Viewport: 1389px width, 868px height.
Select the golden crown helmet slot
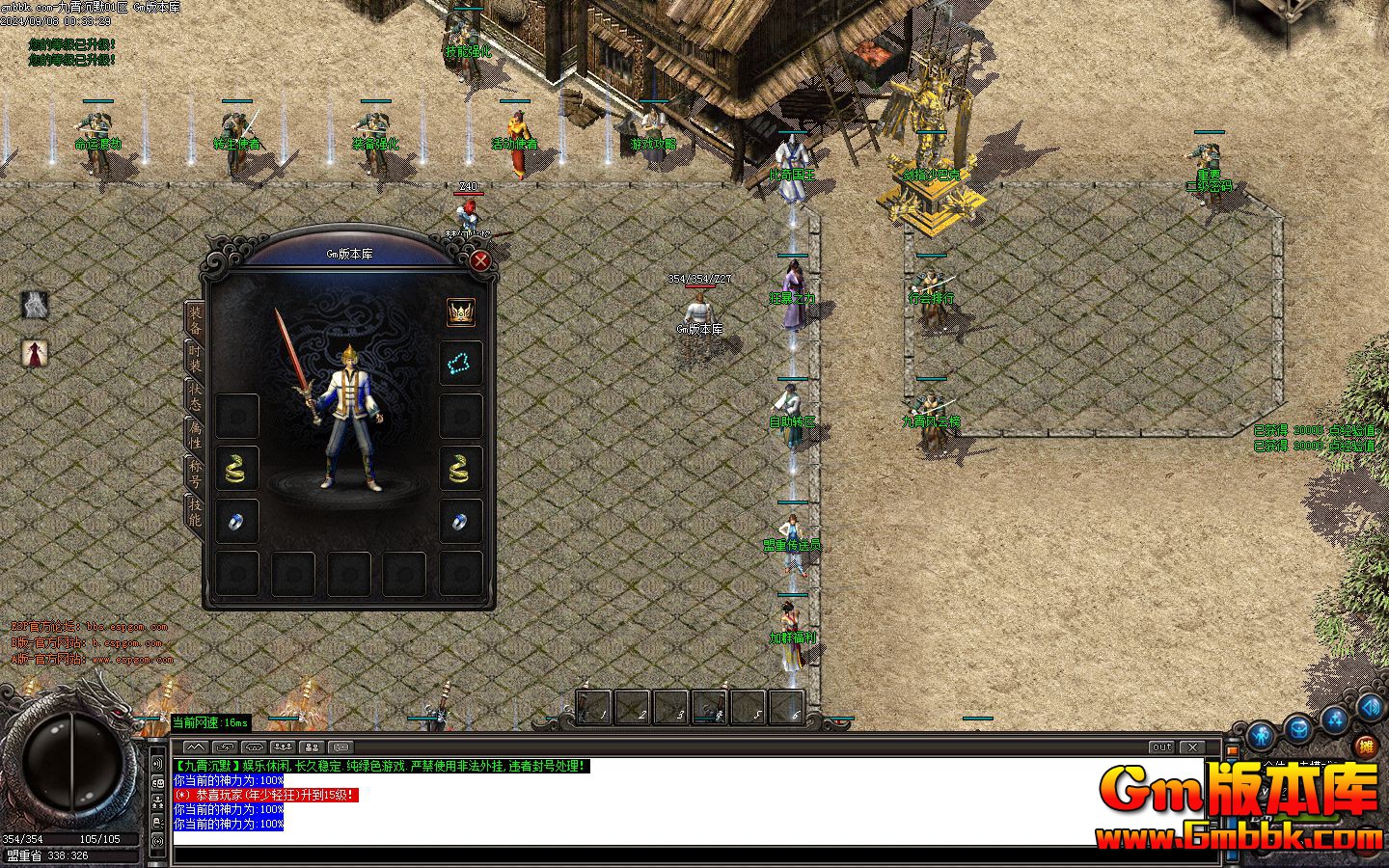pos(460,312)
